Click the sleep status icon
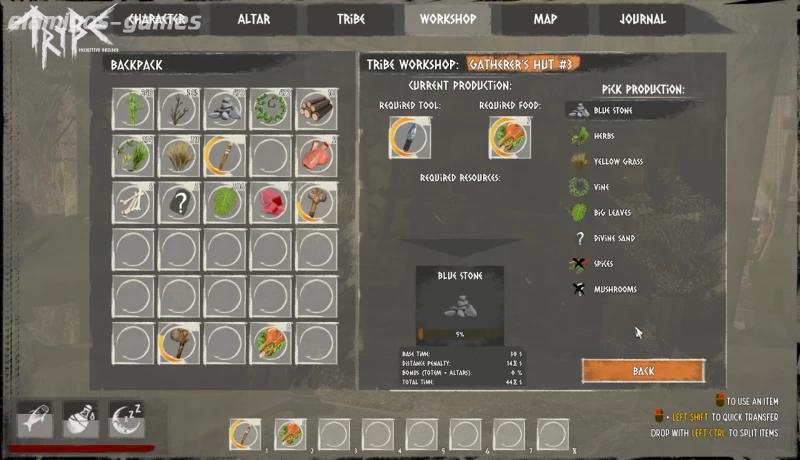This screenshot has width=800, height=460. point(127,420)
